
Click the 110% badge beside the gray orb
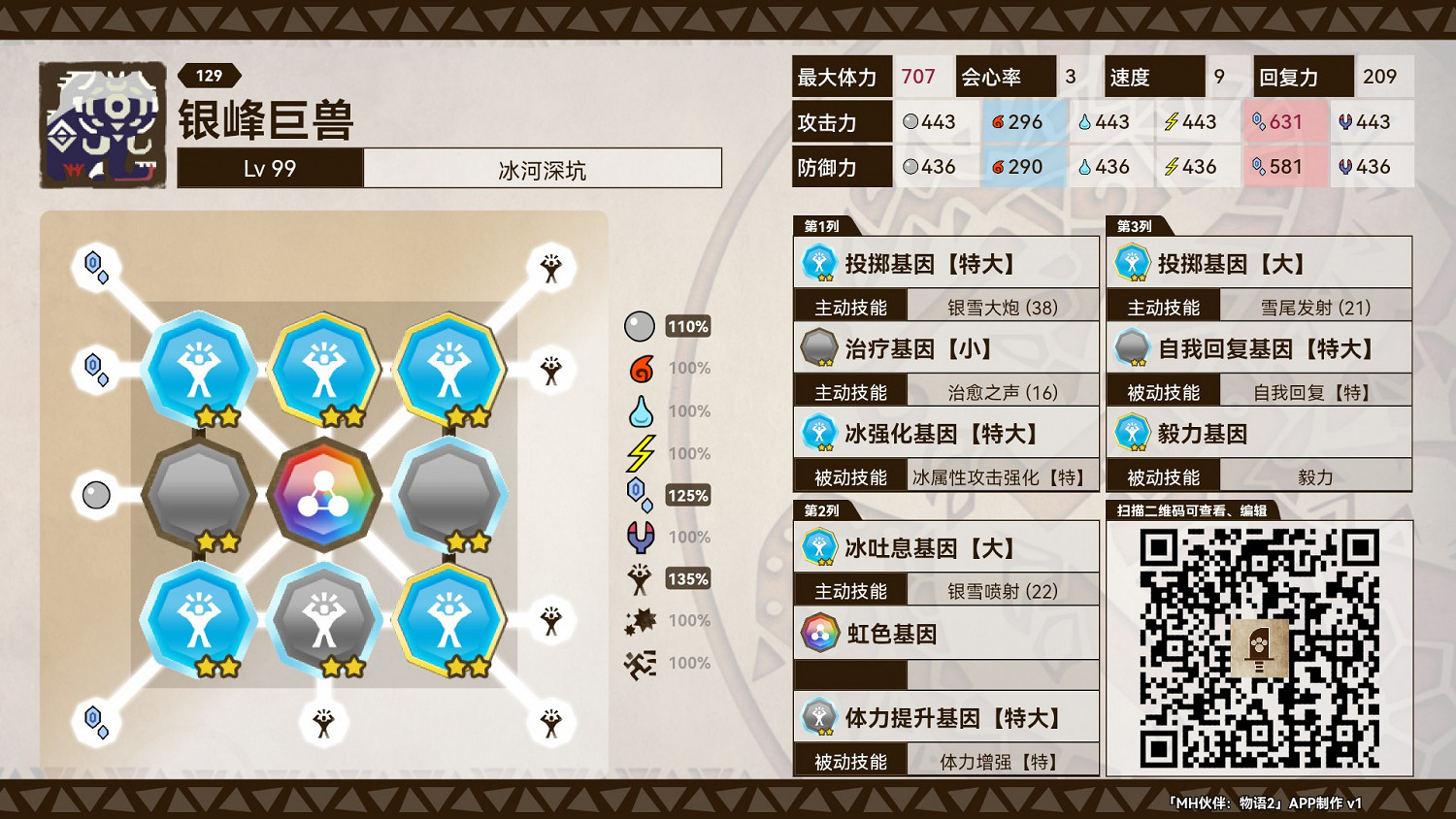pos(688,327)
